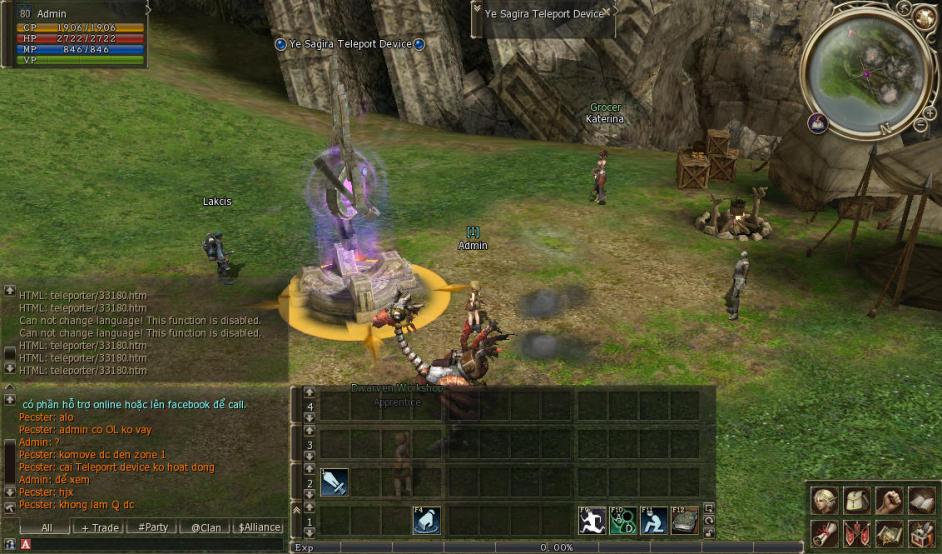This screenshot has width=942, height=554.
Task: Use the sword attack skill on shortcut bar 2
Action: coord(334,482)
